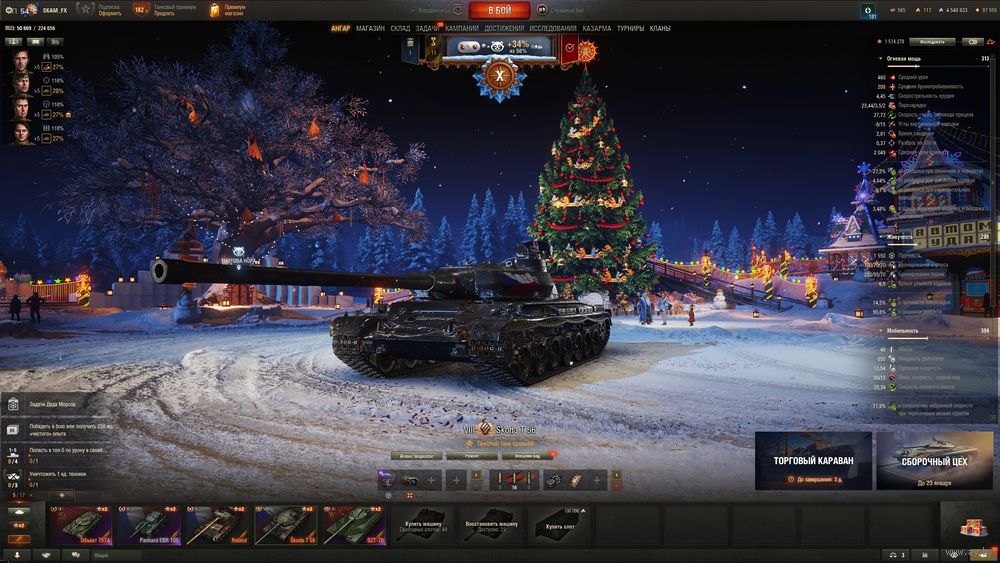Go to the КЛАНЫ tab
Viewport: 1000px width, 563px height.
(x=660, y=28)
